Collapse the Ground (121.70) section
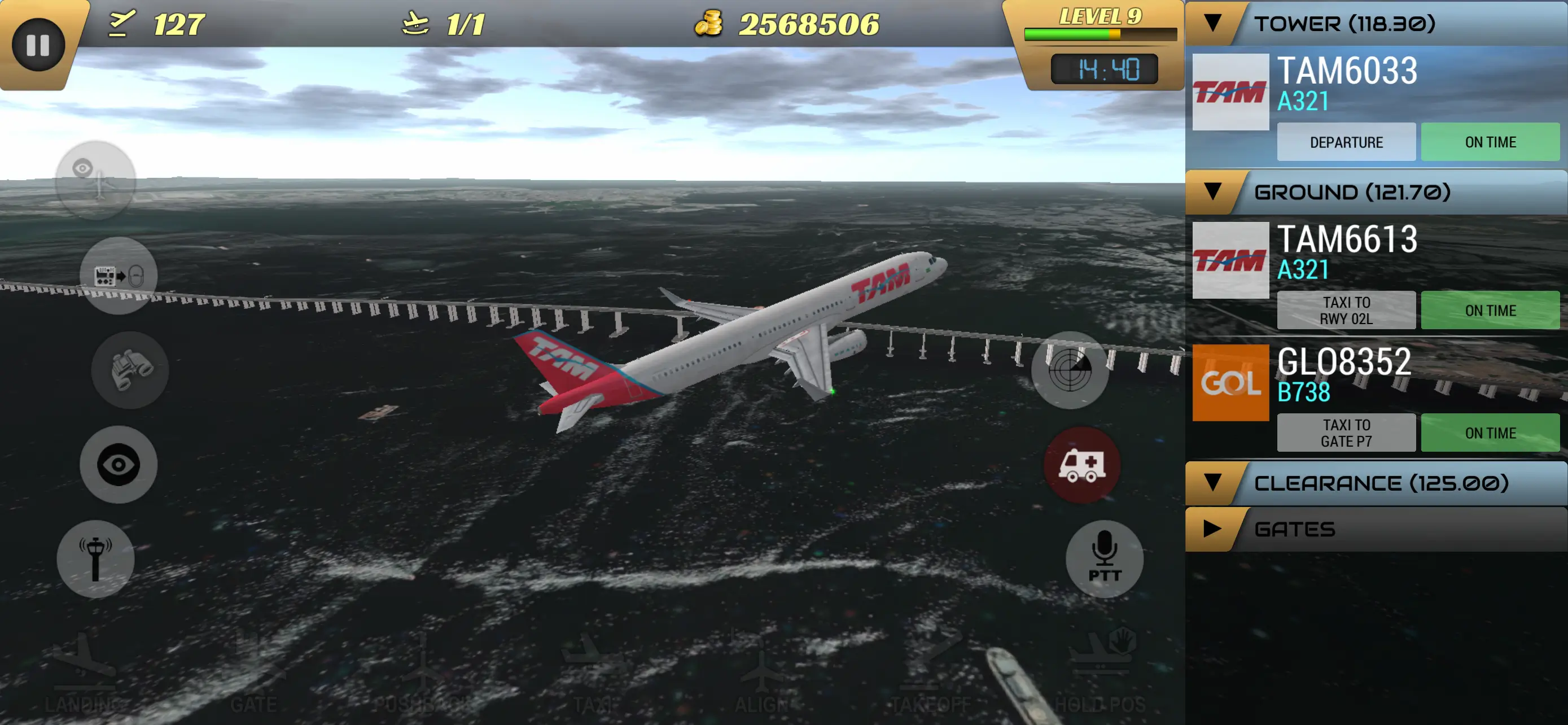Viewport: 1568px width, 725px height. (1213, 193)
